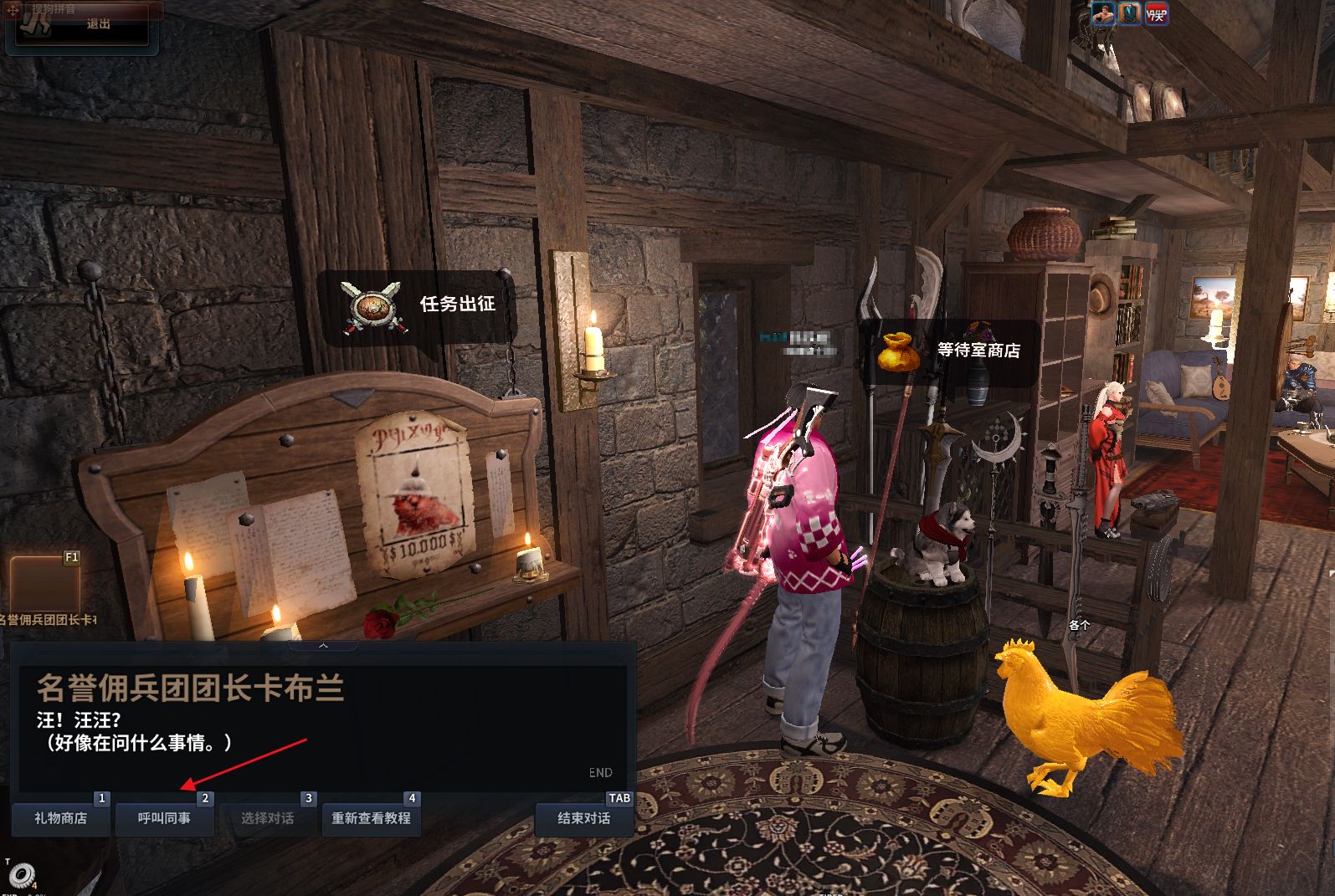Open the 礼物商店 gift shop option
The height and width of the screenshot is (896, 1335).
click(x=60, y=818)
